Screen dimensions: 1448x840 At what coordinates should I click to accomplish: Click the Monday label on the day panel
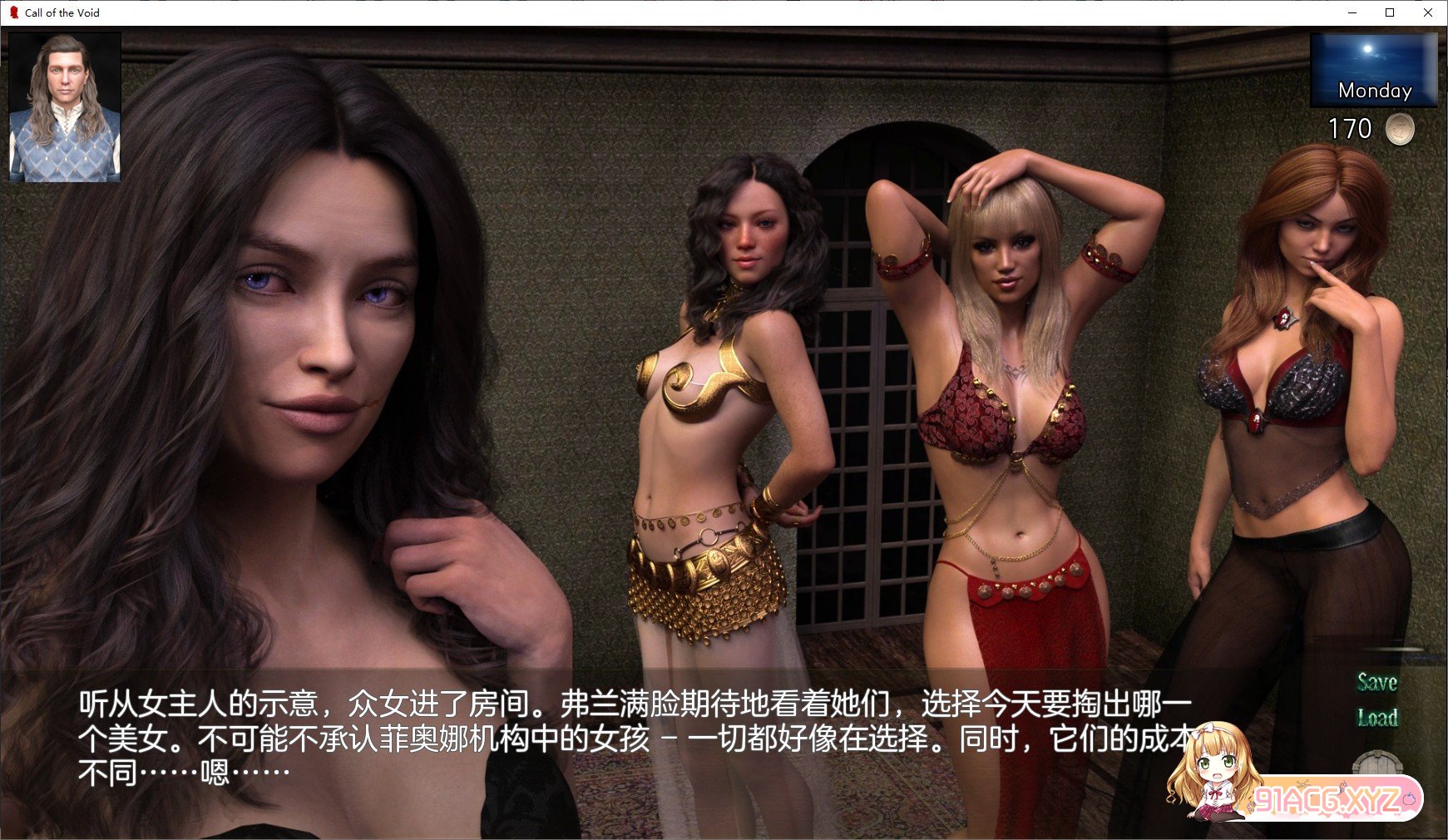pyautogui.click(x=1373, y=91)
